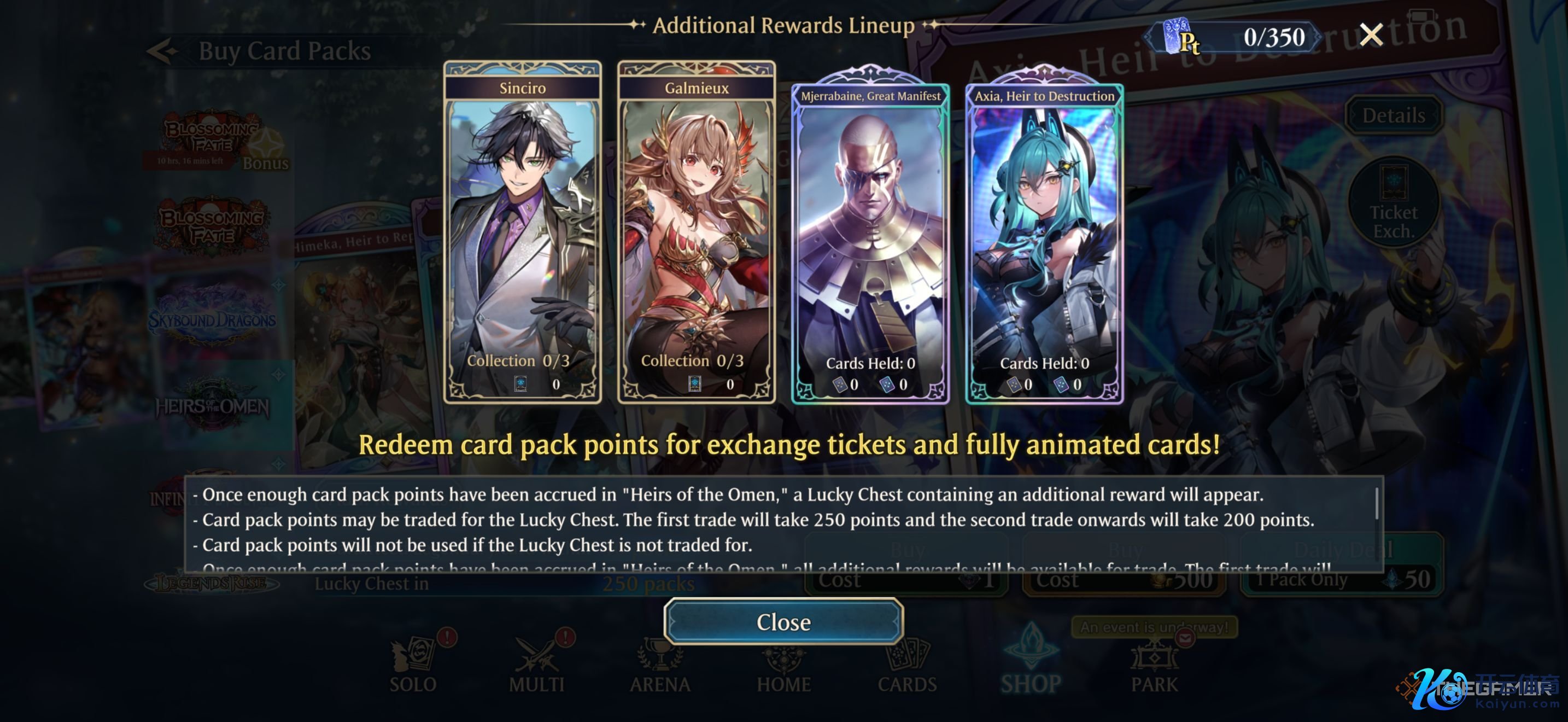This screenshot has height=722, width=1568.
Task: Select the Legends Rise card pack
Action: pyautogui.click(x=212, y=583)
